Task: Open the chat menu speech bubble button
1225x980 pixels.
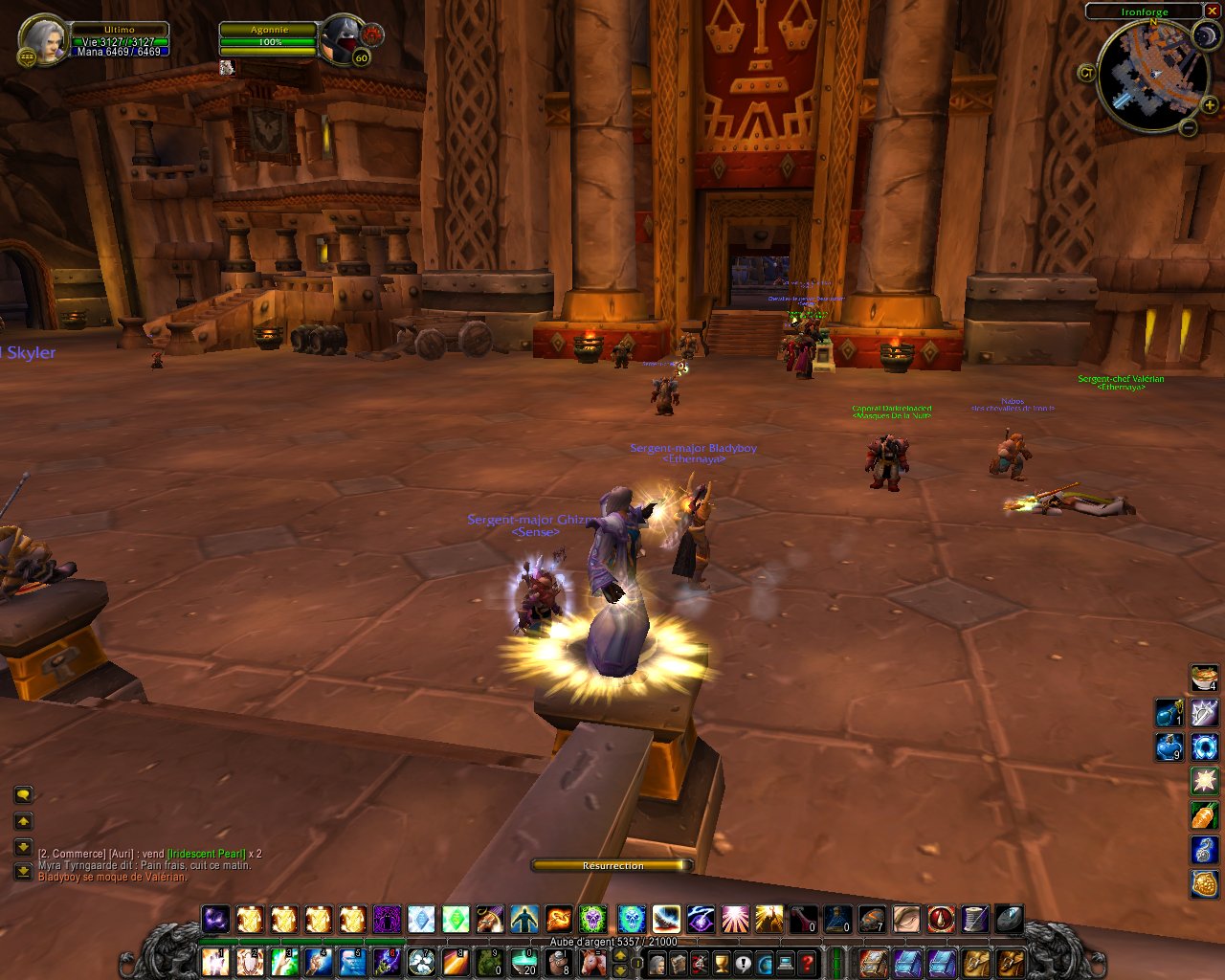Action: point(23,794)
